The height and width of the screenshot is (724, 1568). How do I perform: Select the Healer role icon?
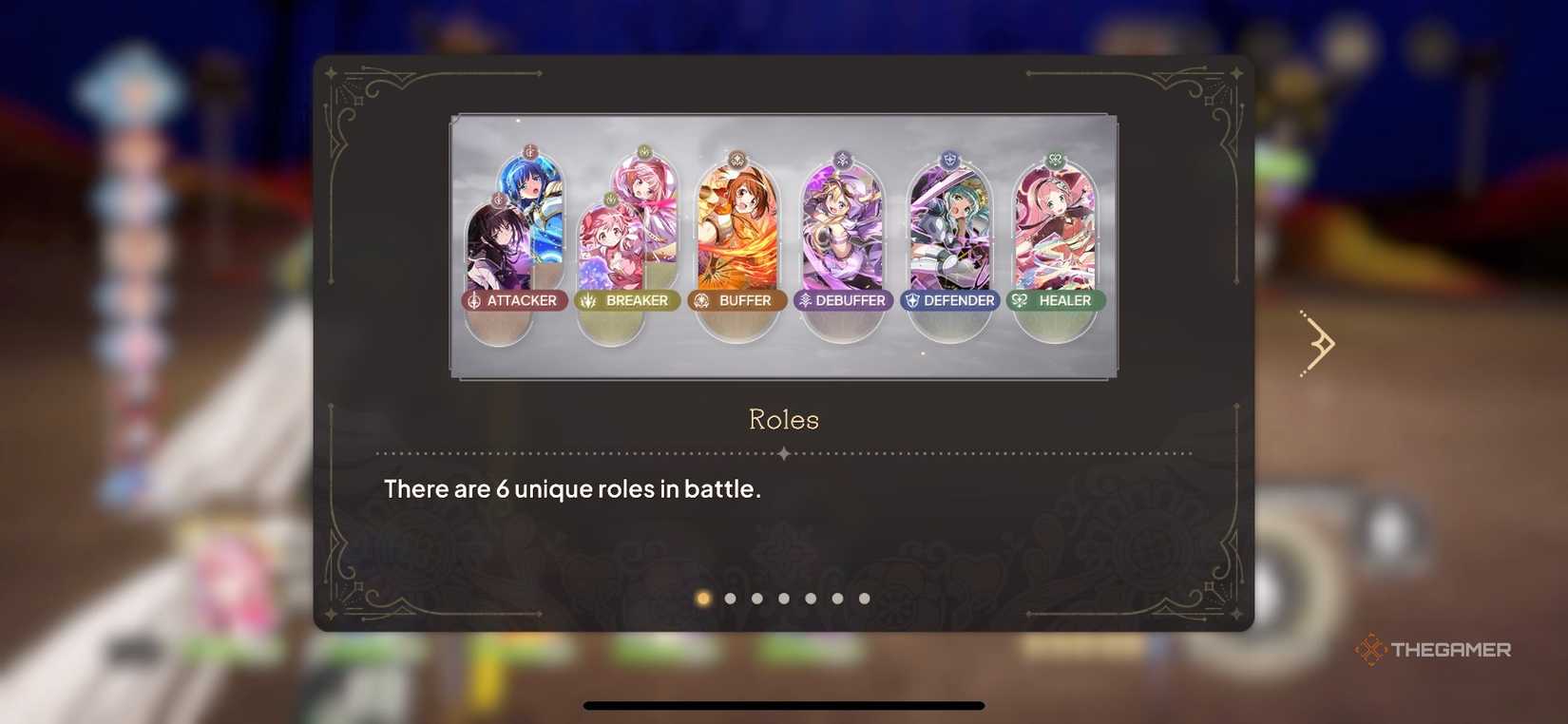(x=1020, y=300)
